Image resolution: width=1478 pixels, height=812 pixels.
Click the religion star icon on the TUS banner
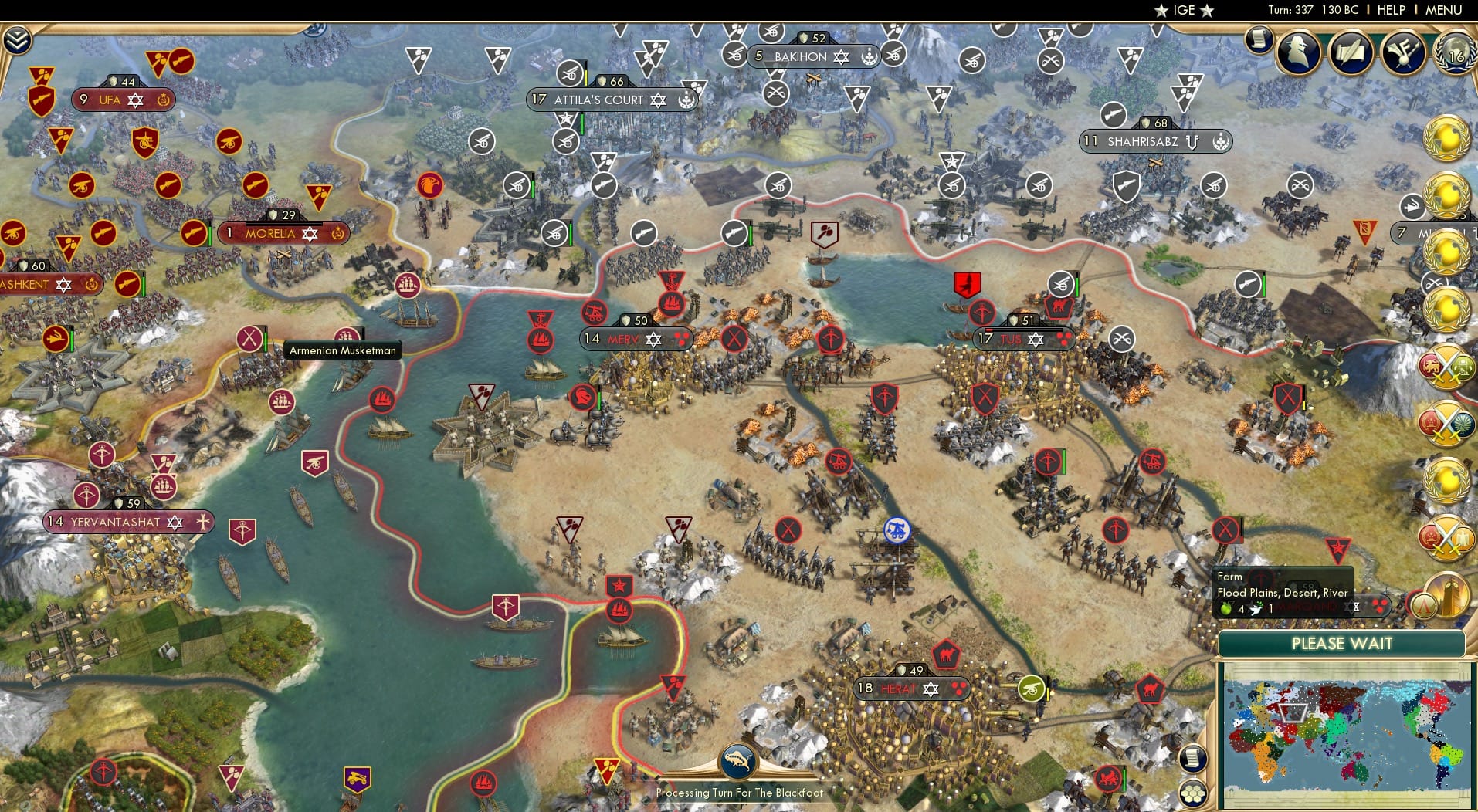(1036, 338)
